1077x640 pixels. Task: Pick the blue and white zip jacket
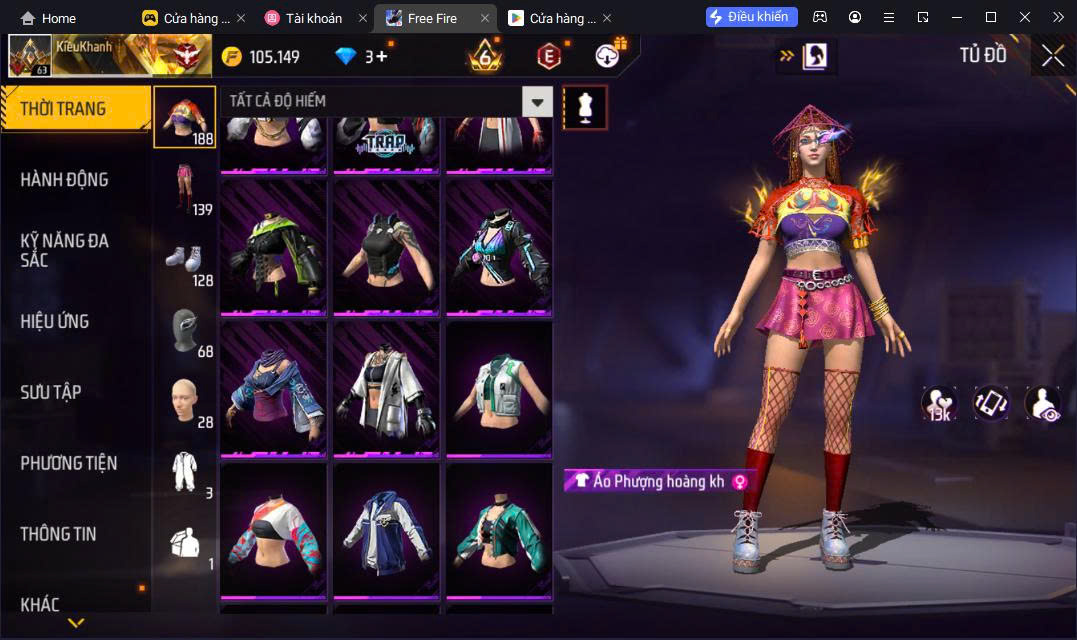click(387, 531)
